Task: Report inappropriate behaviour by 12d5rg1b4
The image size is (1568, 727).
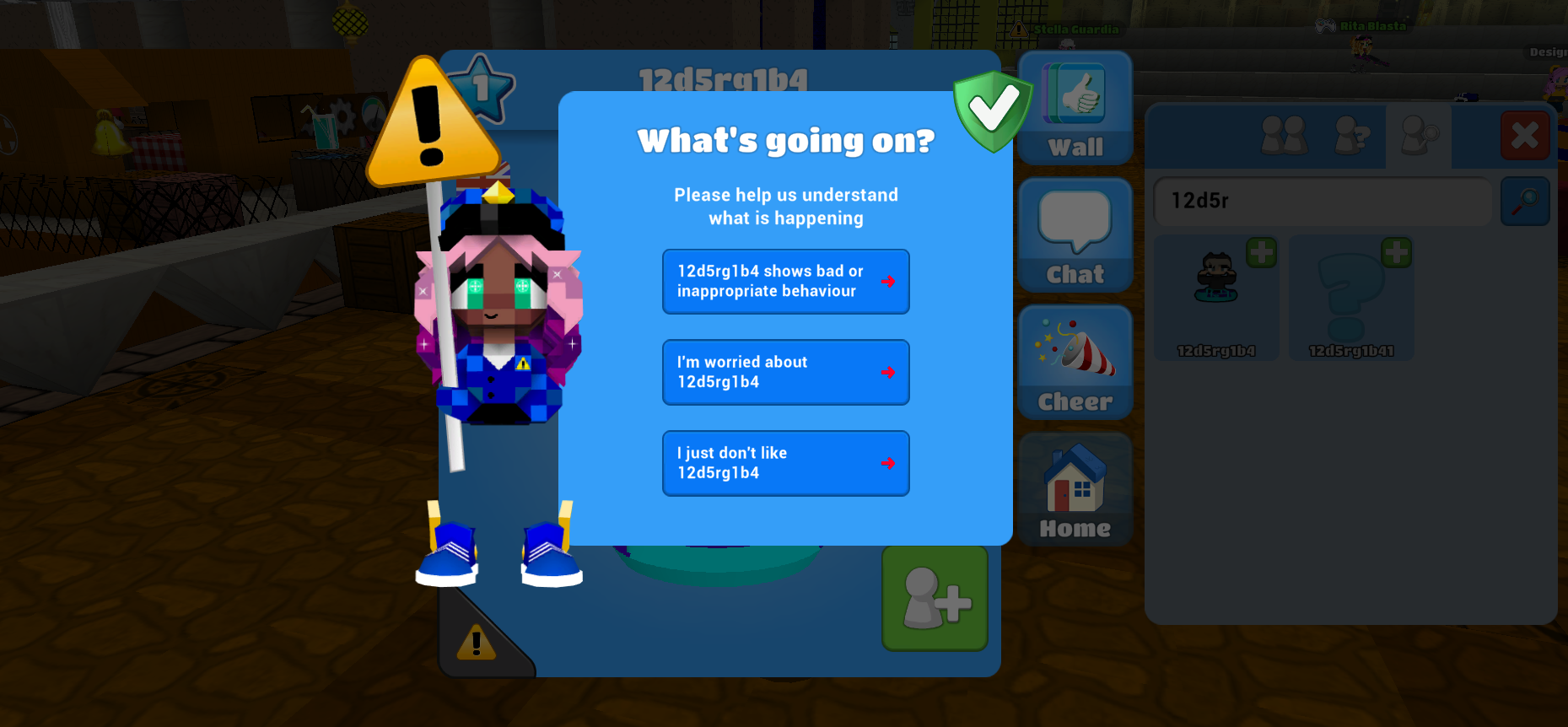Action: [785, 281]
